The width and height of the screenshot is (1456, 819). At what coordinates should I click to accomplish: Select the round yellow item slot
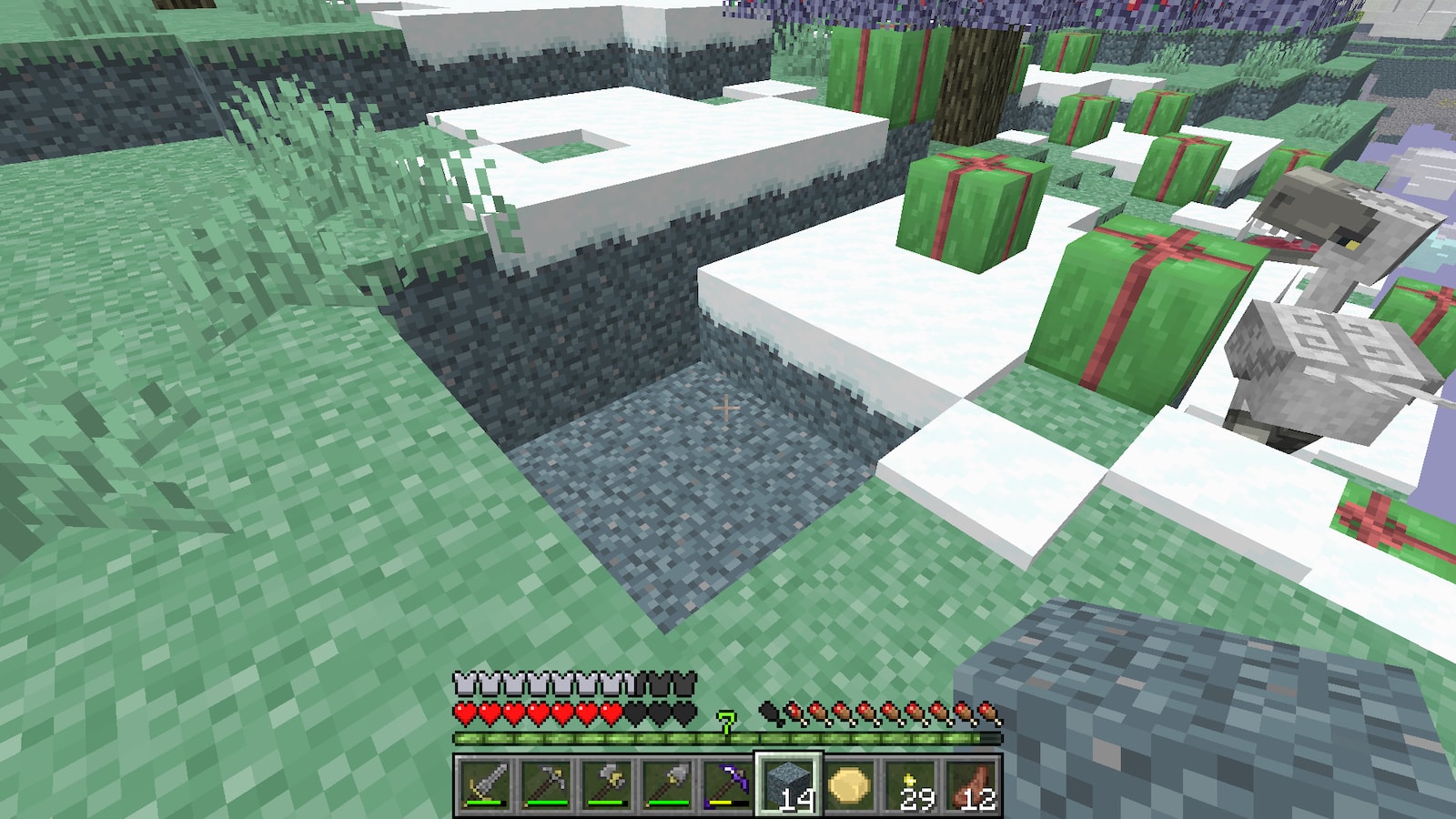tap(850, 784)
